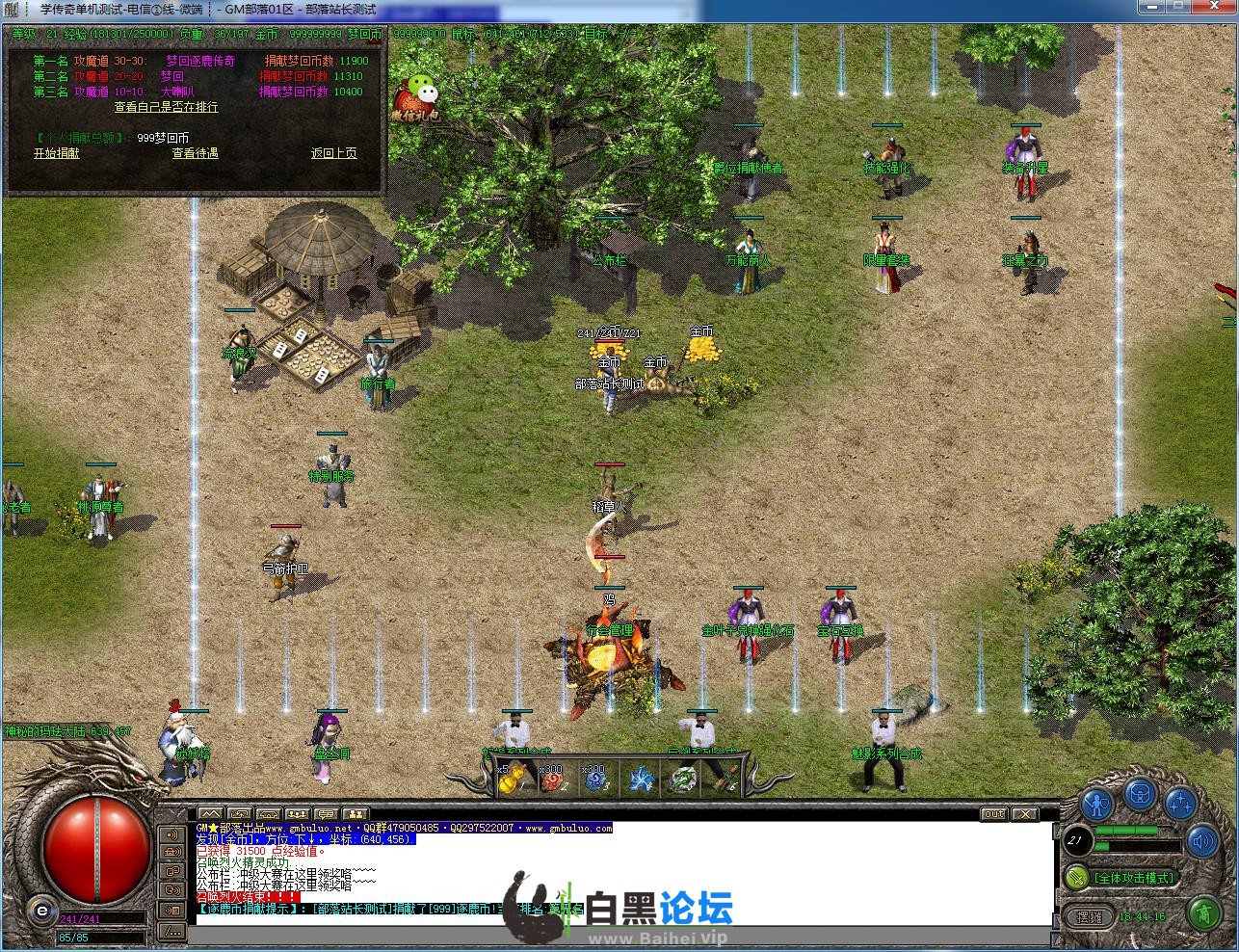Go back via 返回上页
This screenshot has width=1239, height=952.
pos(333,153)
